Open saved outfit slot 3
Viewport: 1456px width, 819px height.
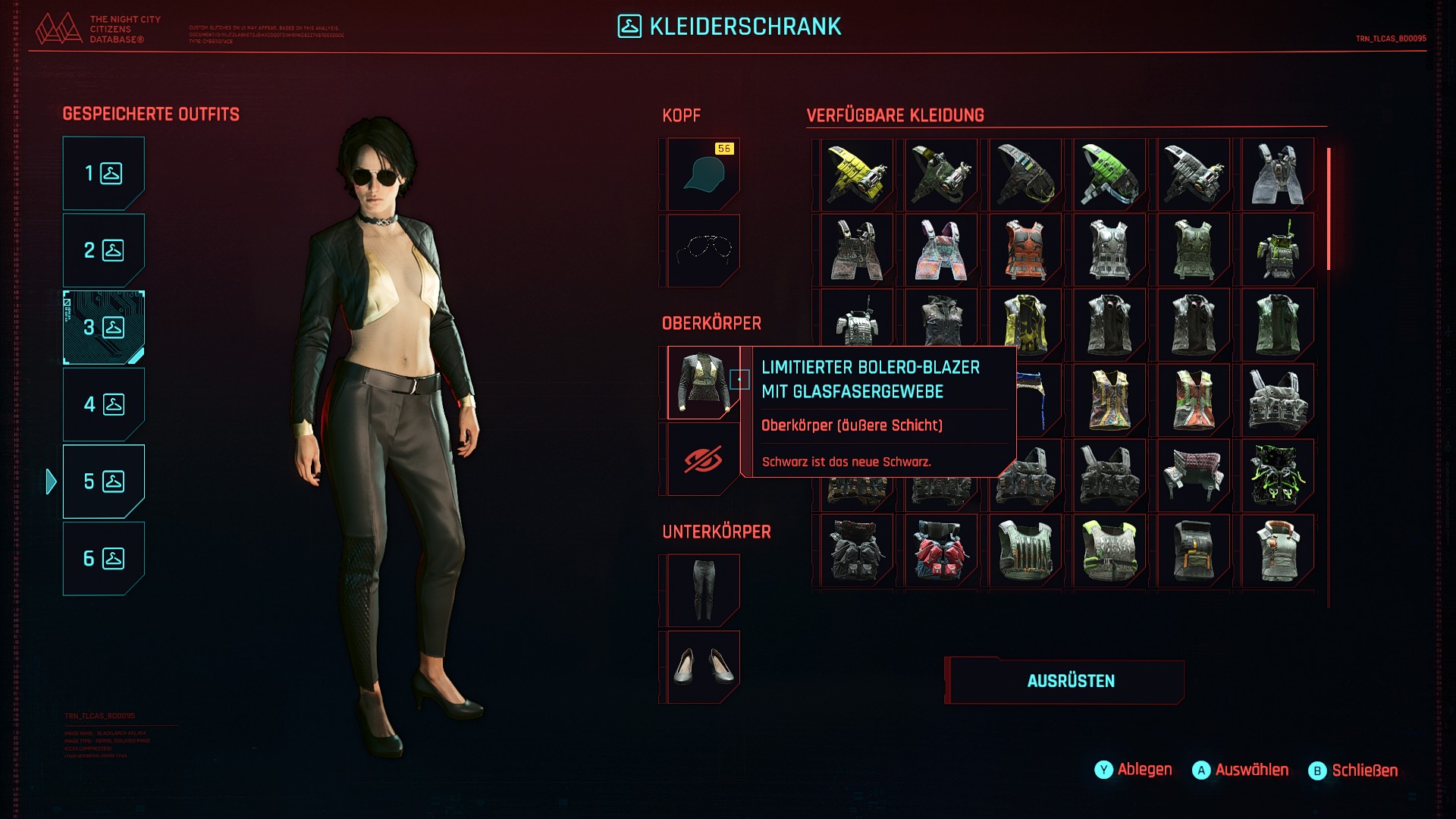coord(103,328)
